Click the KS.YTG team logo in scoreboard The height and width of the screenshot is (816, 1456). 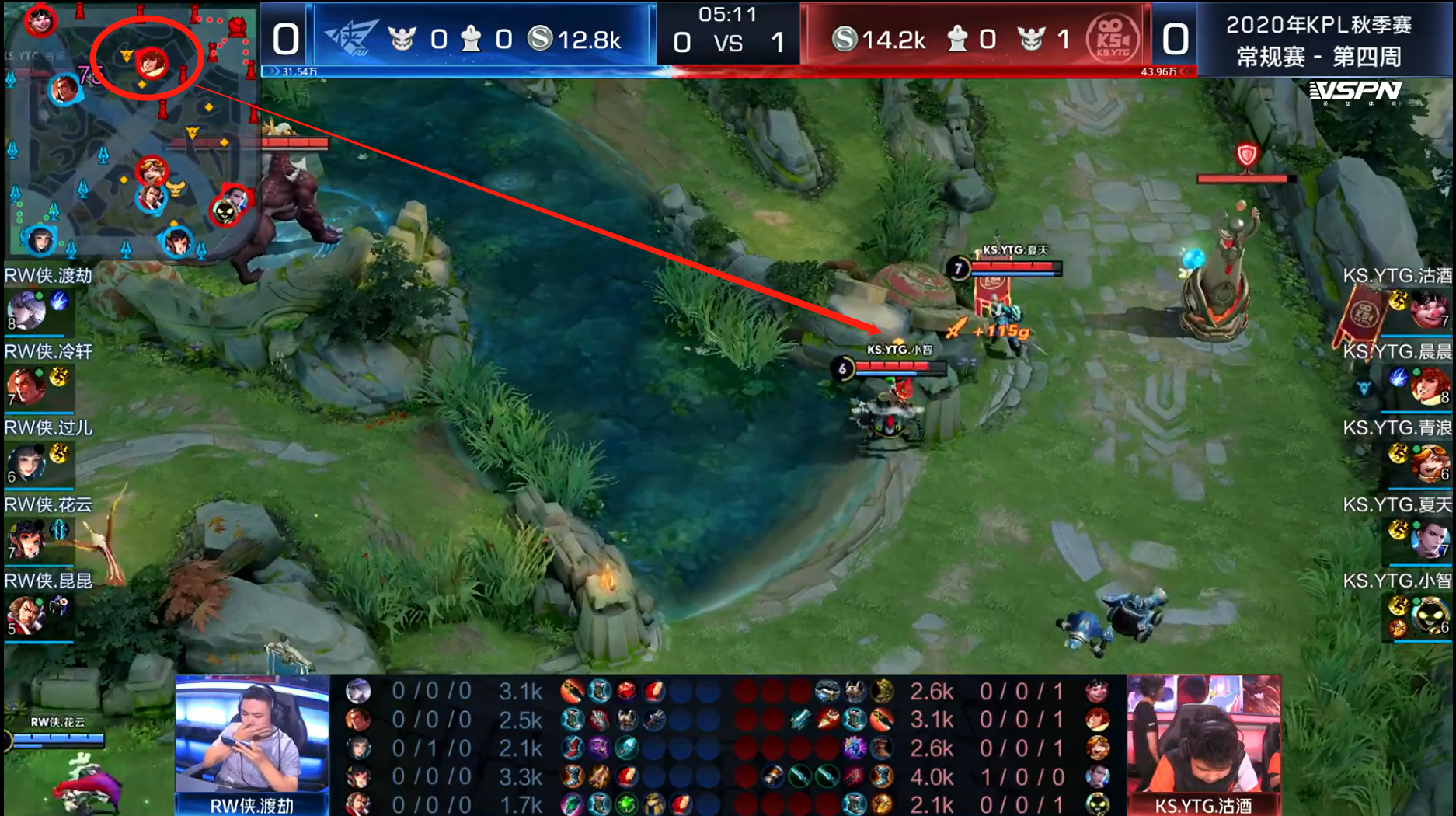pos(1112,37)
